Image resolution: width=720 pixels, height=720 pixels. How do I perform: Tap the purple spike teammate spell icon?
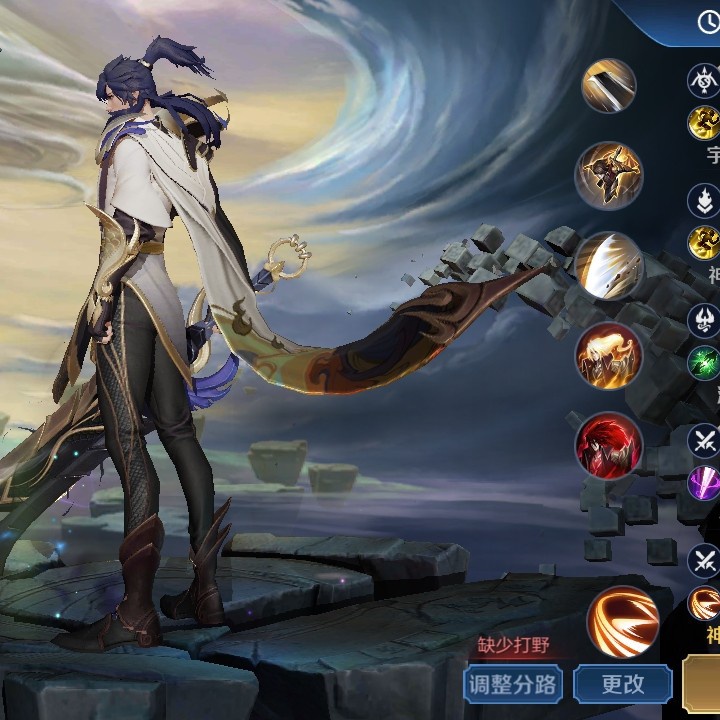tap(704, 483)
